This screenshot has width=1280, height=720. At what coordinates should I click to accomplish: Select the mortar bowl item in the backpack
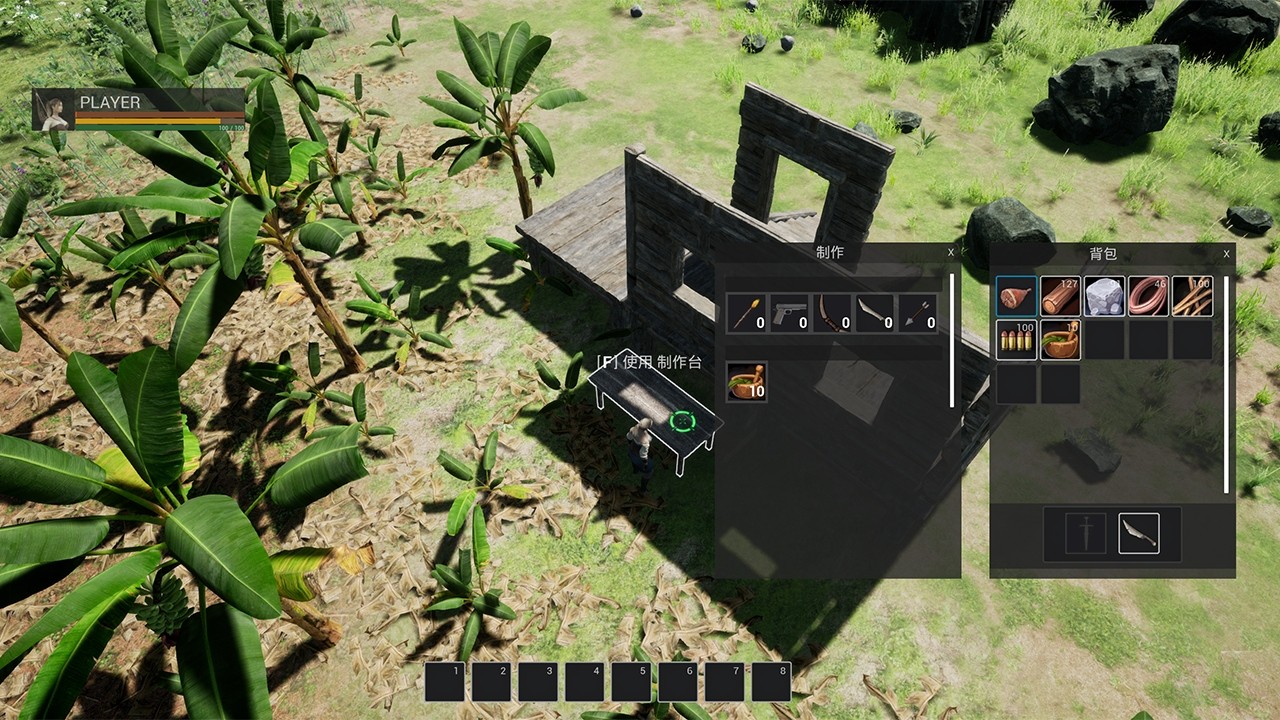point(1060,339)
